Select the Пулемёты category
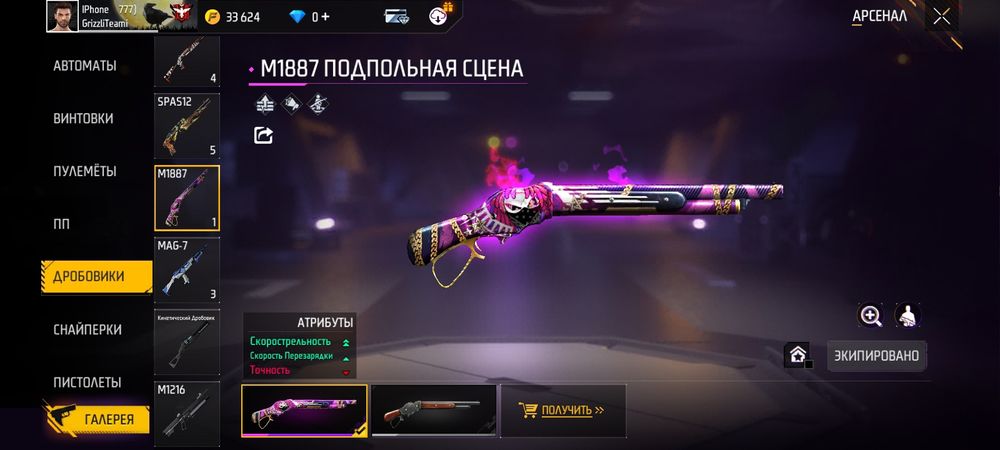Screen dimensions: 1000x450 pyautogui.click(x=84, y=171)
